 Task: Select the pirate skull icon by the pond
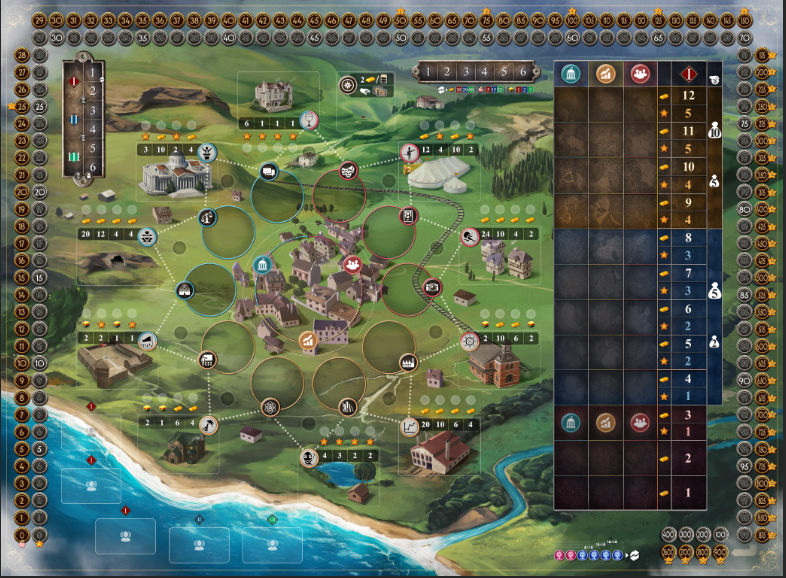coord(310,456)
